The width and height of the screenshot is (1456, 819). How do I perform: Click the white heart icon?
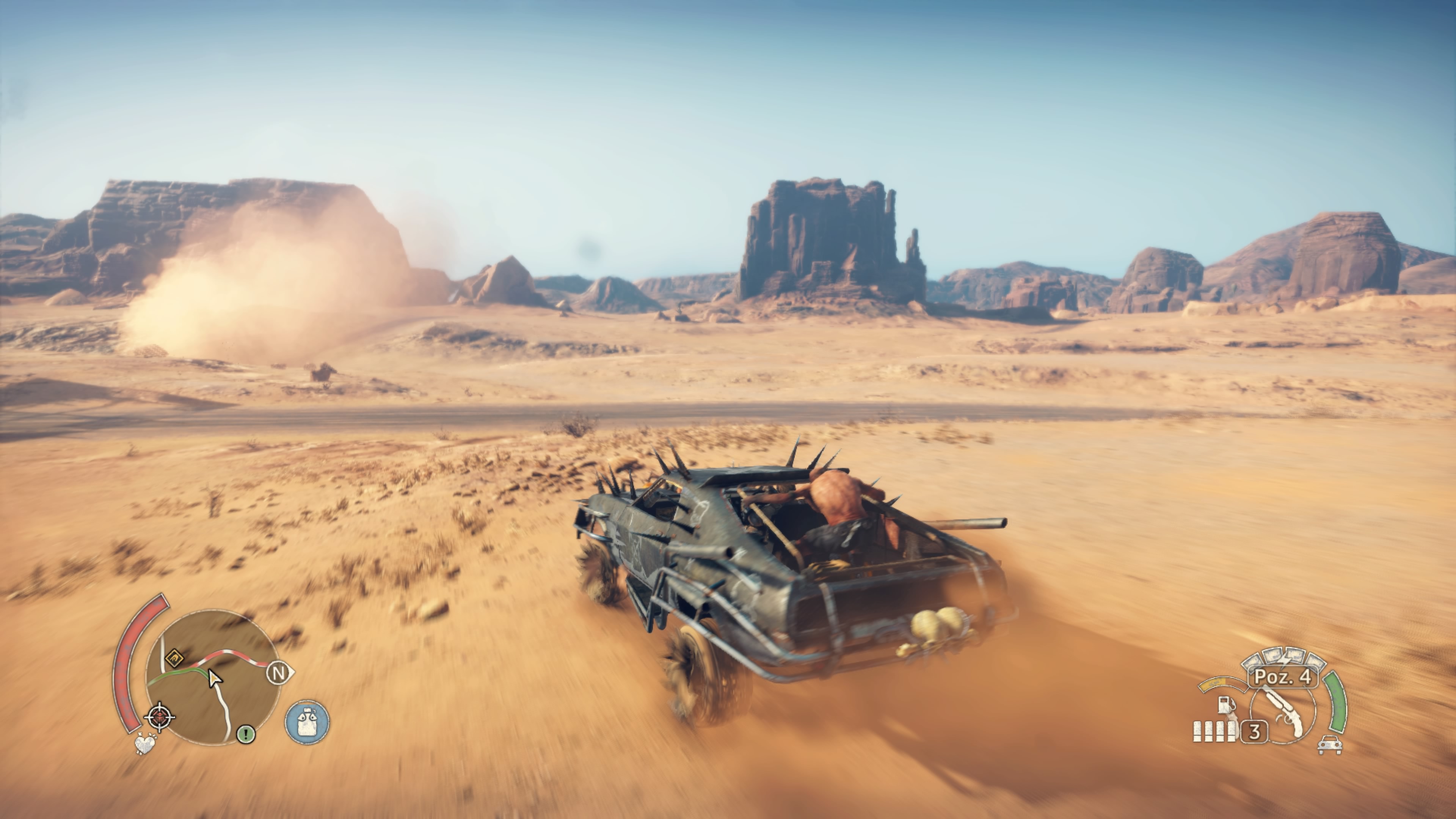(145, 744)
